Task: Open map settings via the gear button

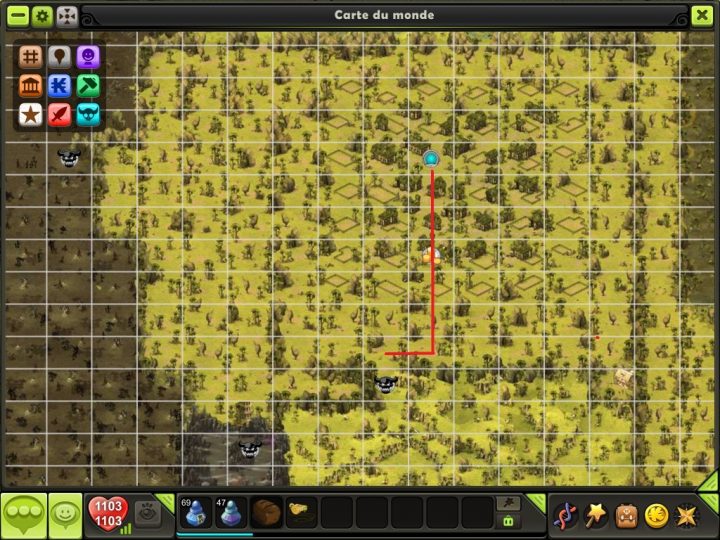Action: 42,16
